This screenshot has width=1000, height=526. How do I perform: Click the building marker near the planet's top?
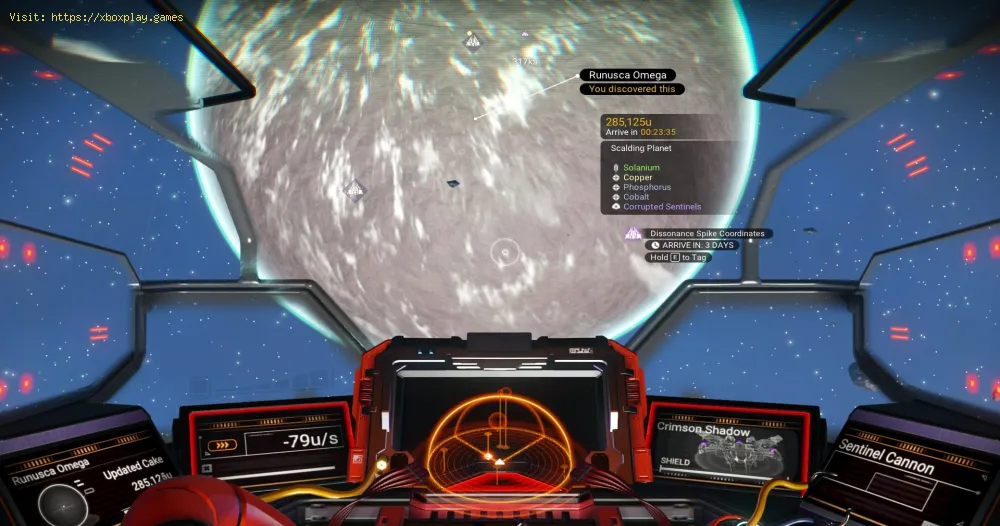[x=473, y=40]
